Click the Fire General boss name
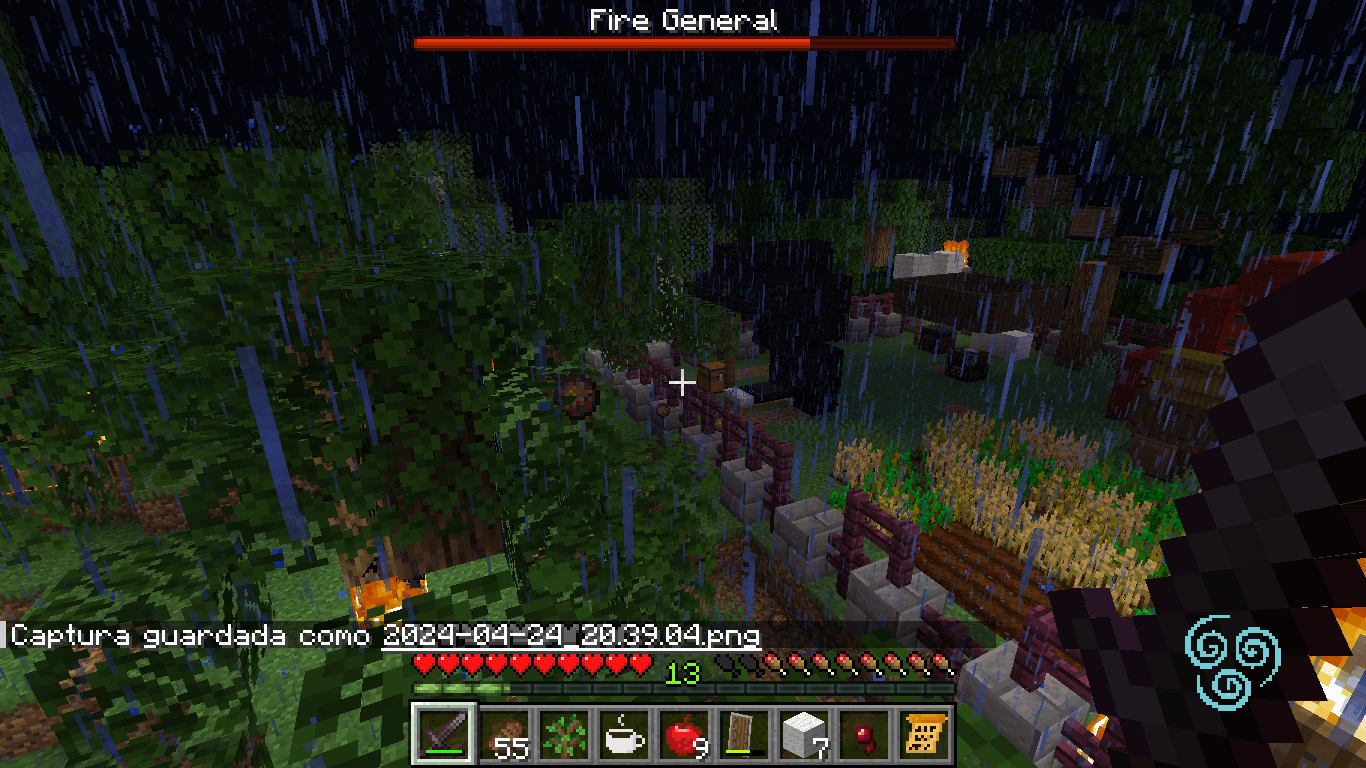Screen dimensions: 1366x768 click(x=683, y=18)
